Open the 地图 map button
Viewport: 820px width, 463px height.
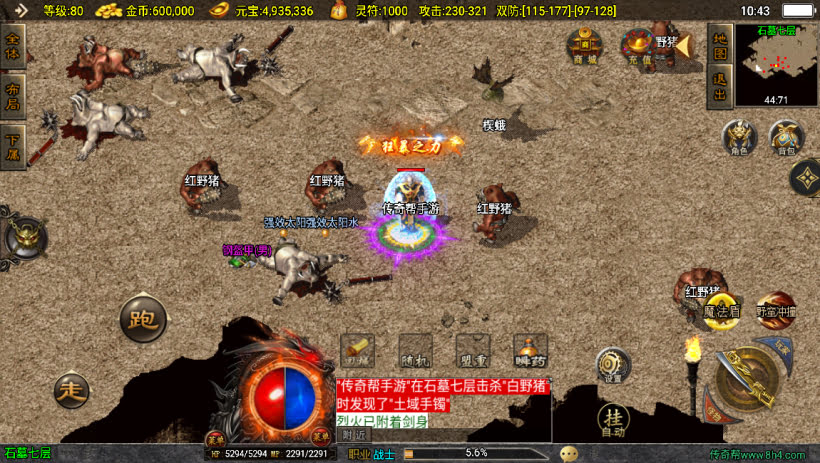tap(719, 45)
